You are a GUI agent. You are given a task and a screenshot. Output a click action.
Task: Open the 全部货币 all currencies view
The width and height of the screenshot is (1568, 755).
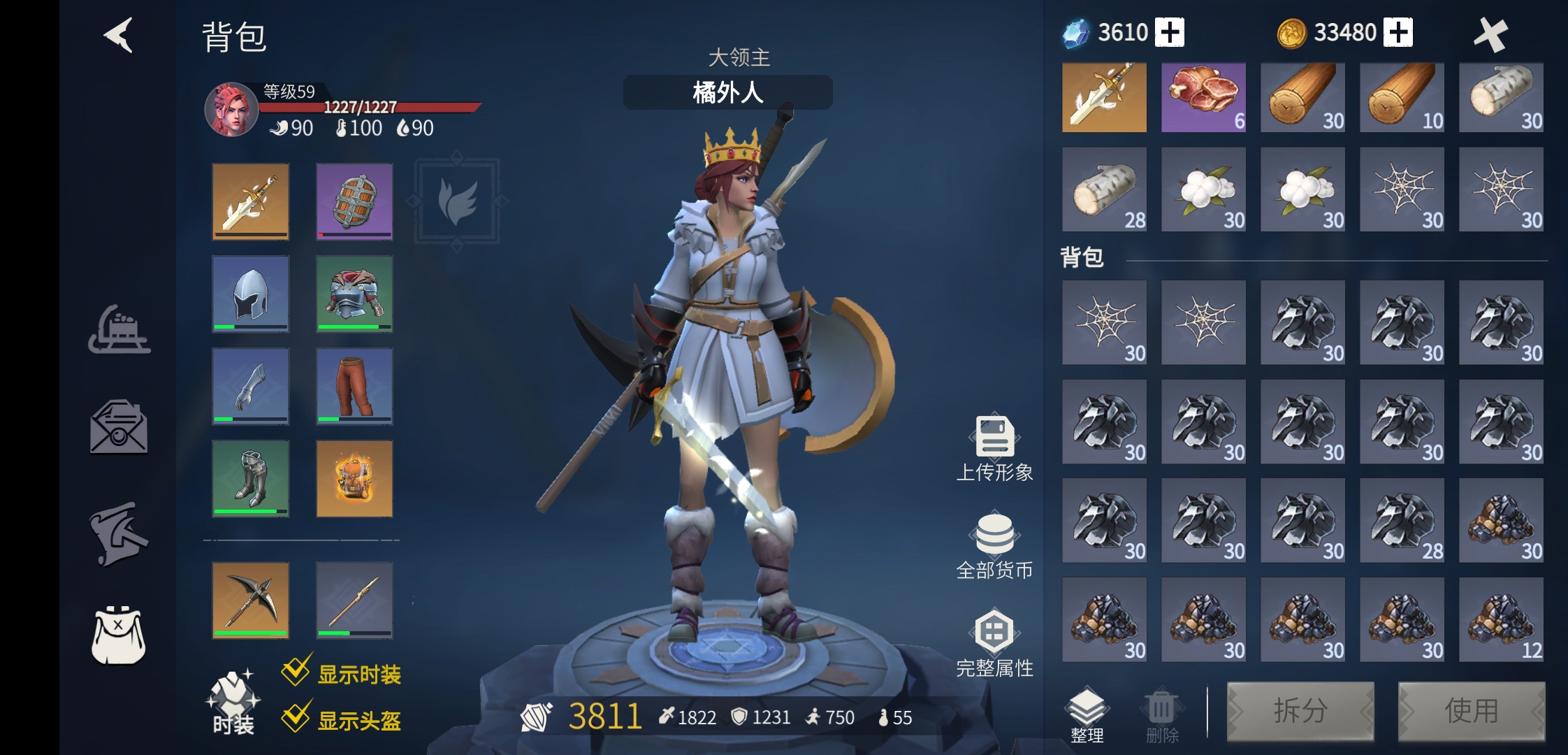click(994, 547)
